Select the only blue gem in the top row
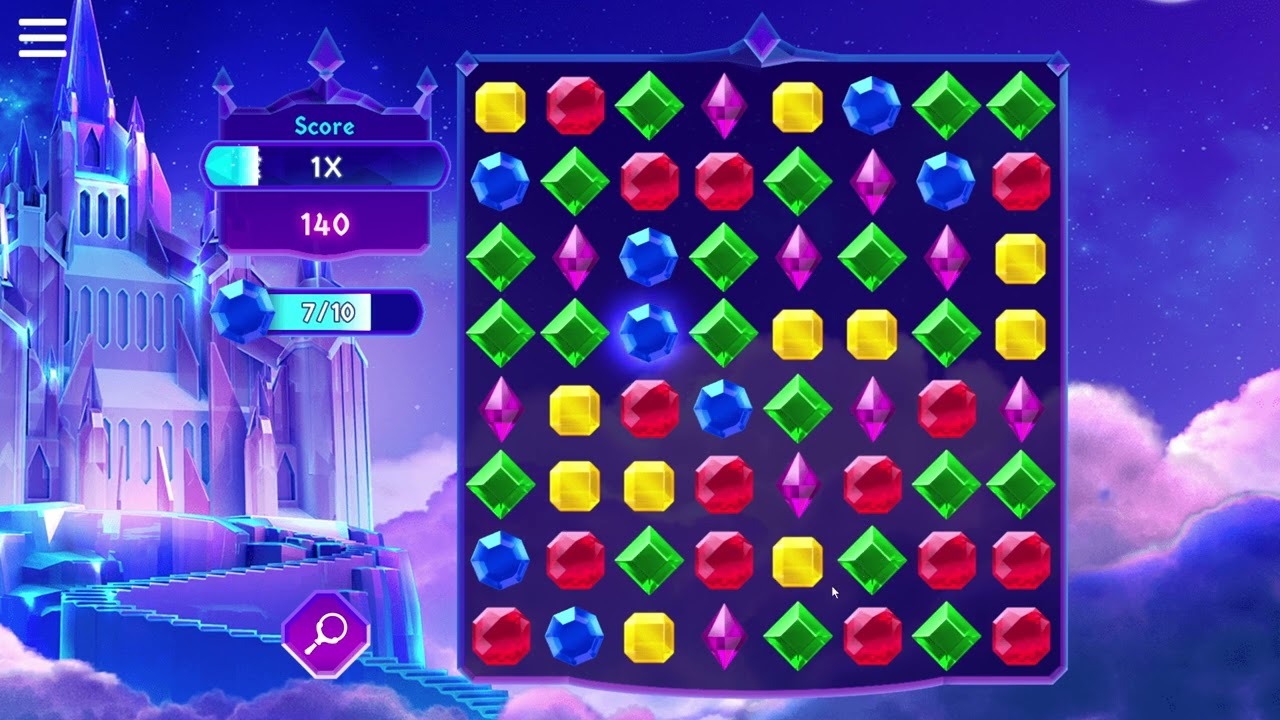The image size is (1280, 720). tap(871, 106)
